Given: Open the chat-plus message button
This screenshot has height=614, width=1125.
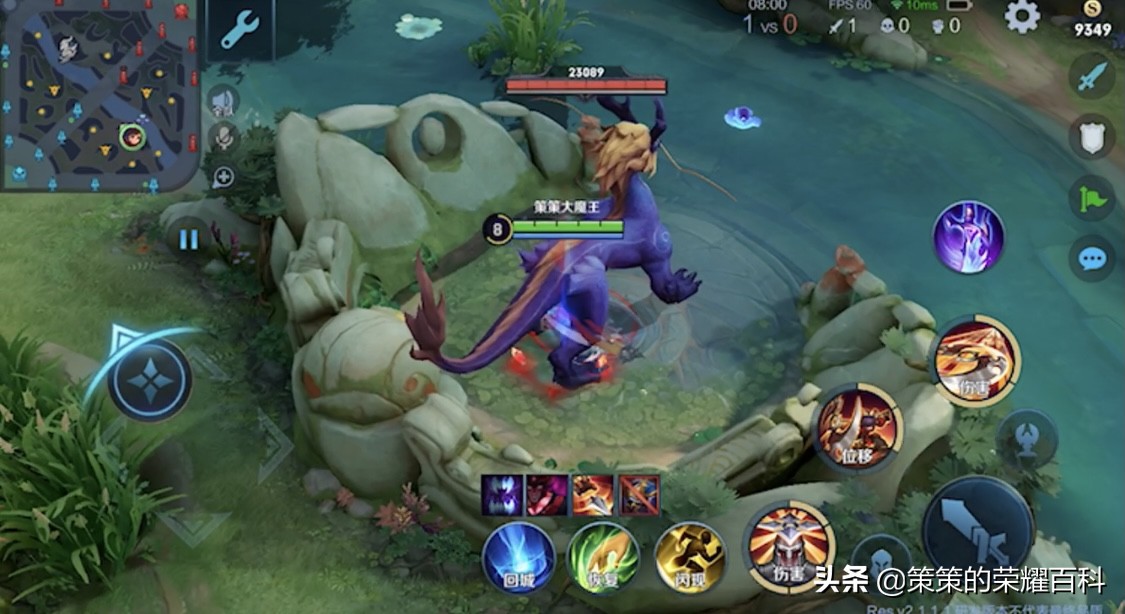Looking at the screenshot, I should [223, 176].
